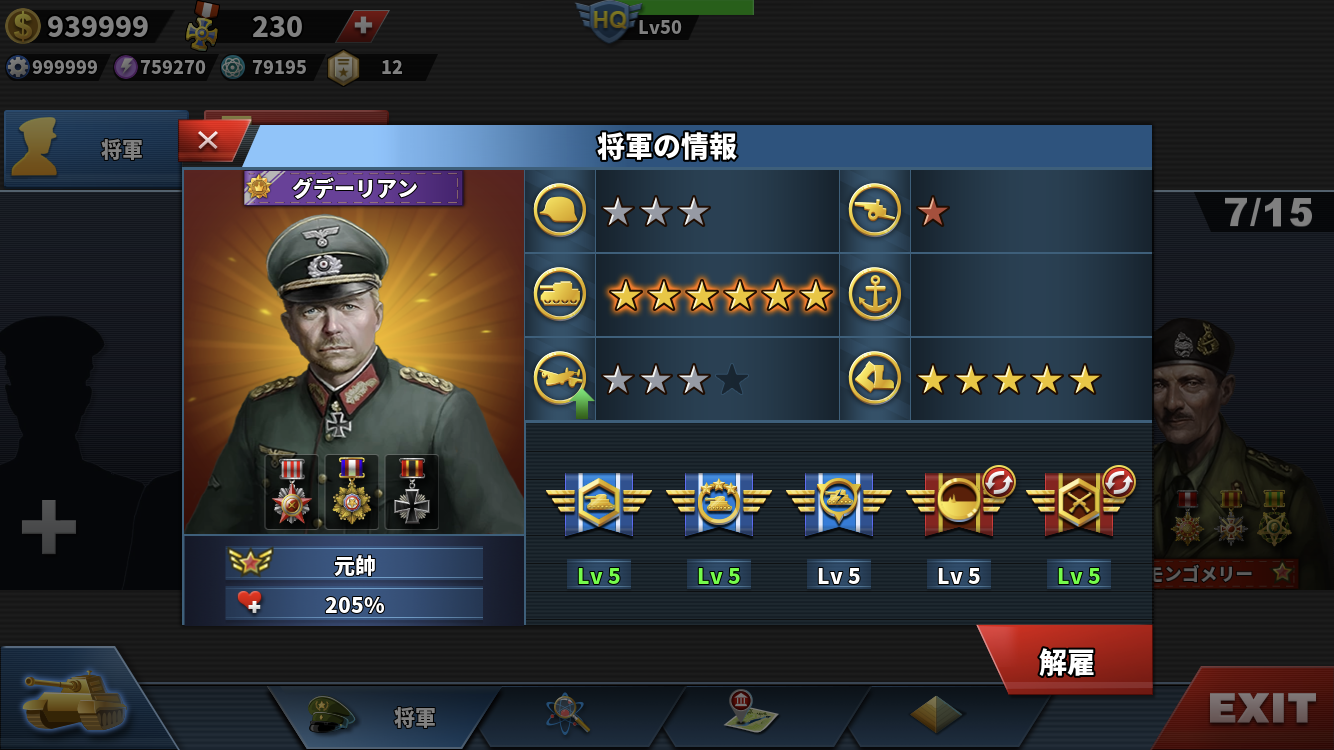Exit using the EXIT button
This screenshot has width=1334, height=750.
(x=1261, y=708)
